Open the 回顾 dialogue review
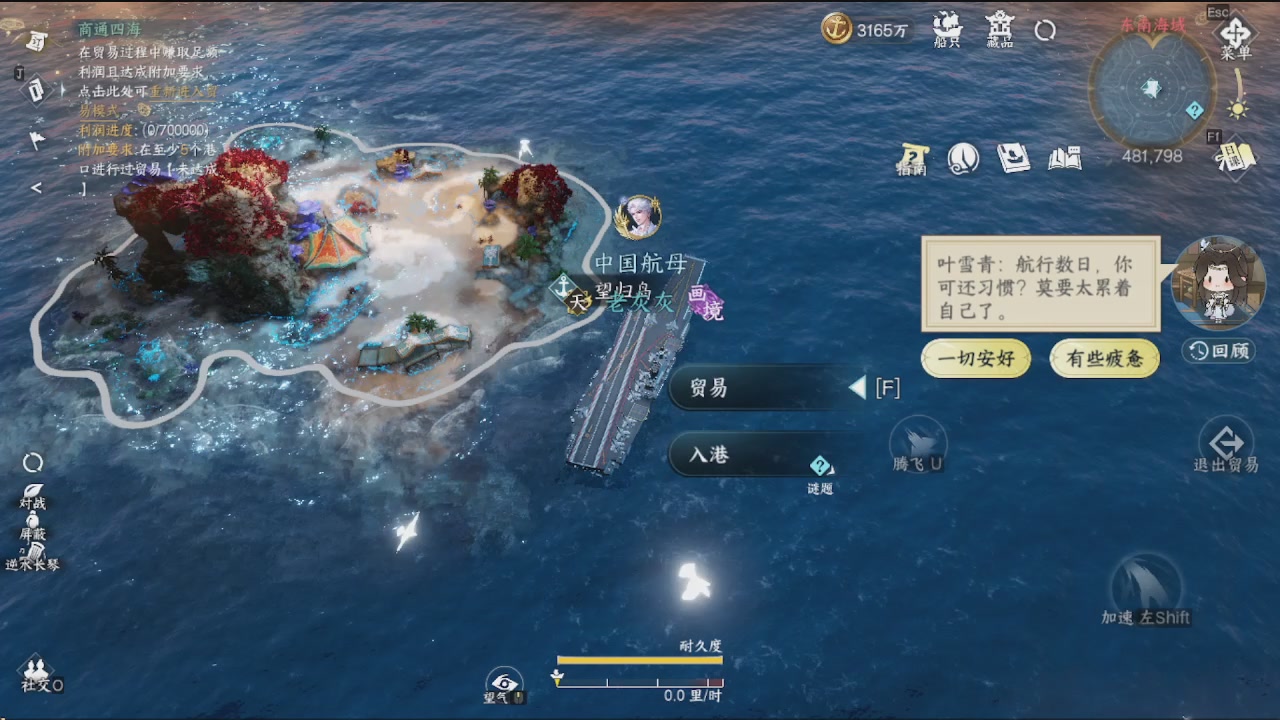1280x720 pixels. click(1218, 350)
